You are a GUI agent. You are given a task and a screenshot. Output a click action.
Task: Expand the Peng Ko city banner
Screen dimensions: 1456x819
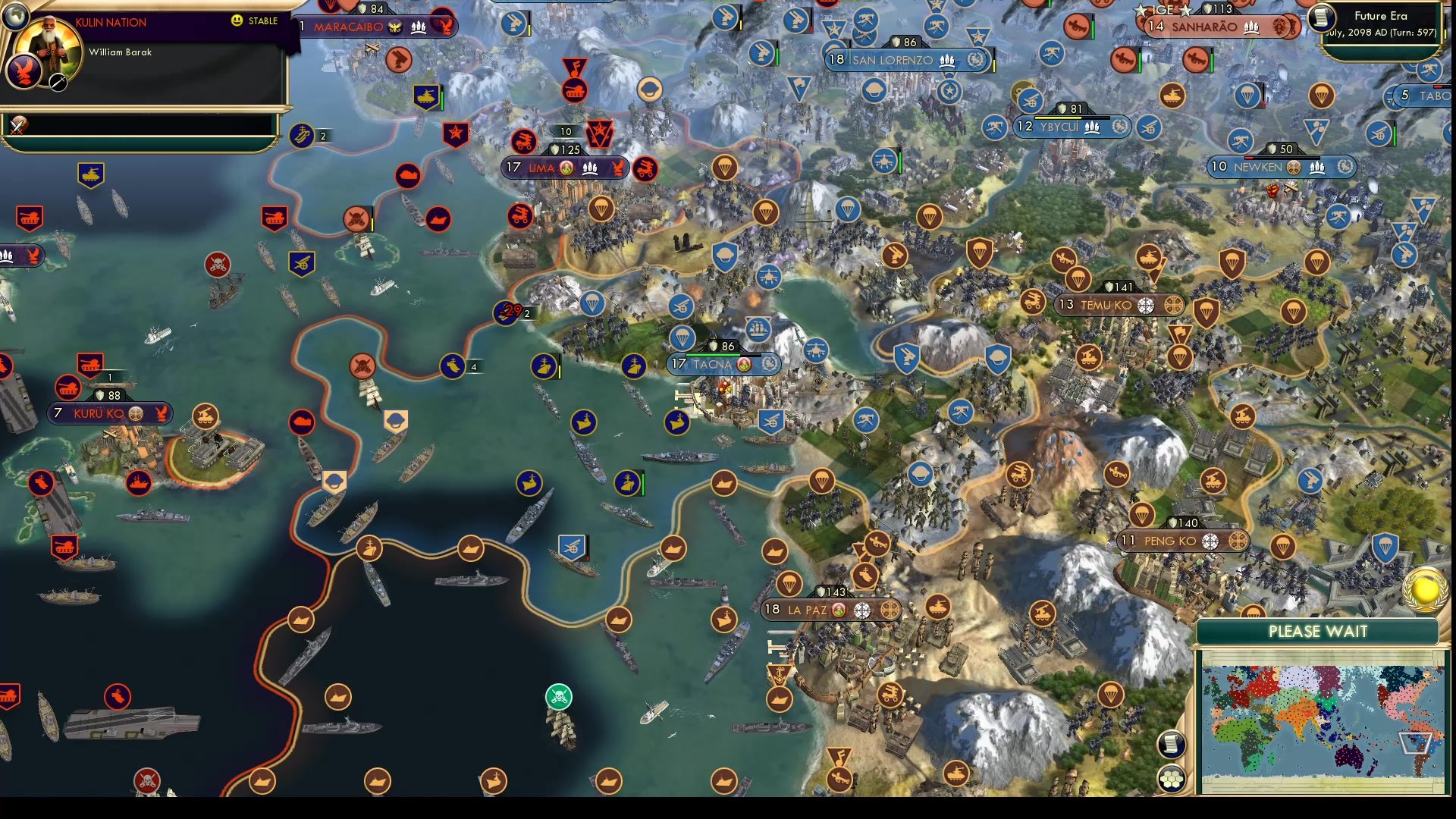[1181, 541]
